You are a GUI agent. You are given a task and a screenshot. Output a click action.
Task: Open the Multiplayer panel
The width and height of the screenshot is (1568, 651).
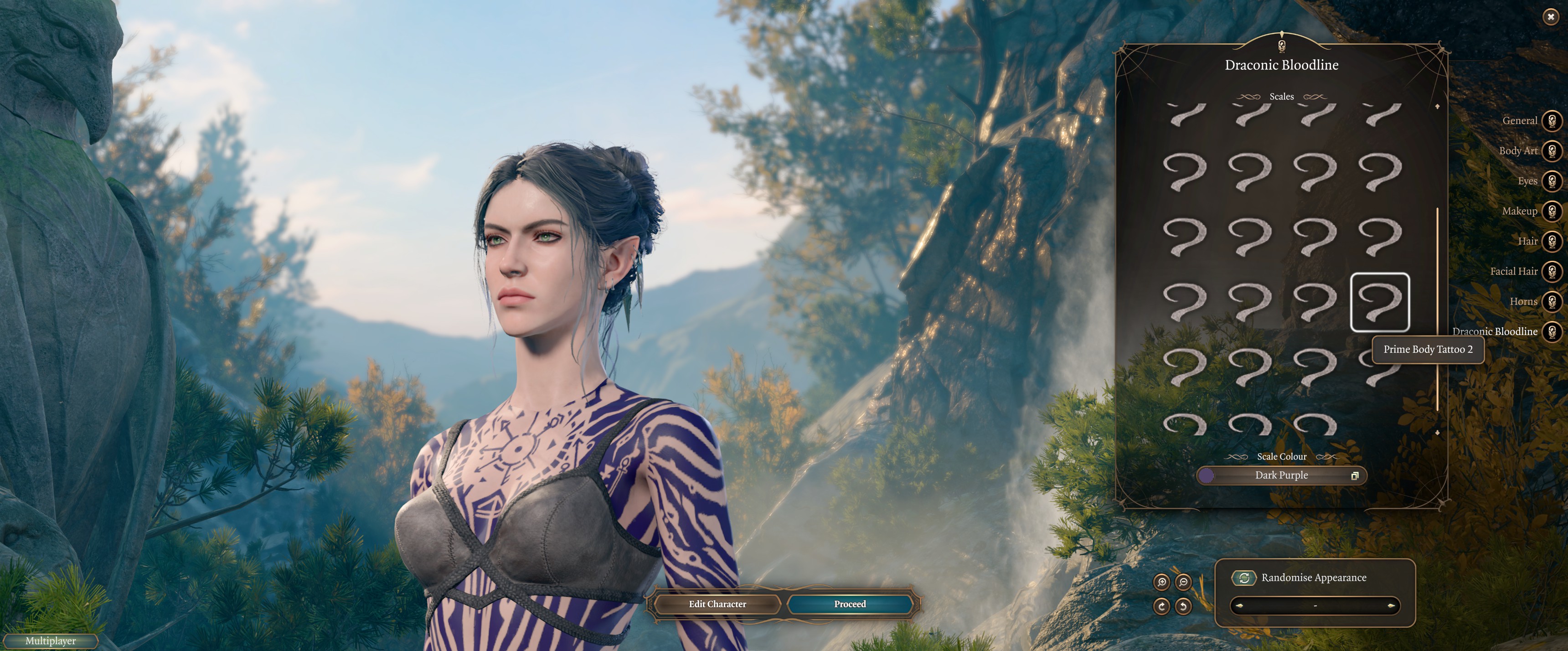[x=51, y=641]
